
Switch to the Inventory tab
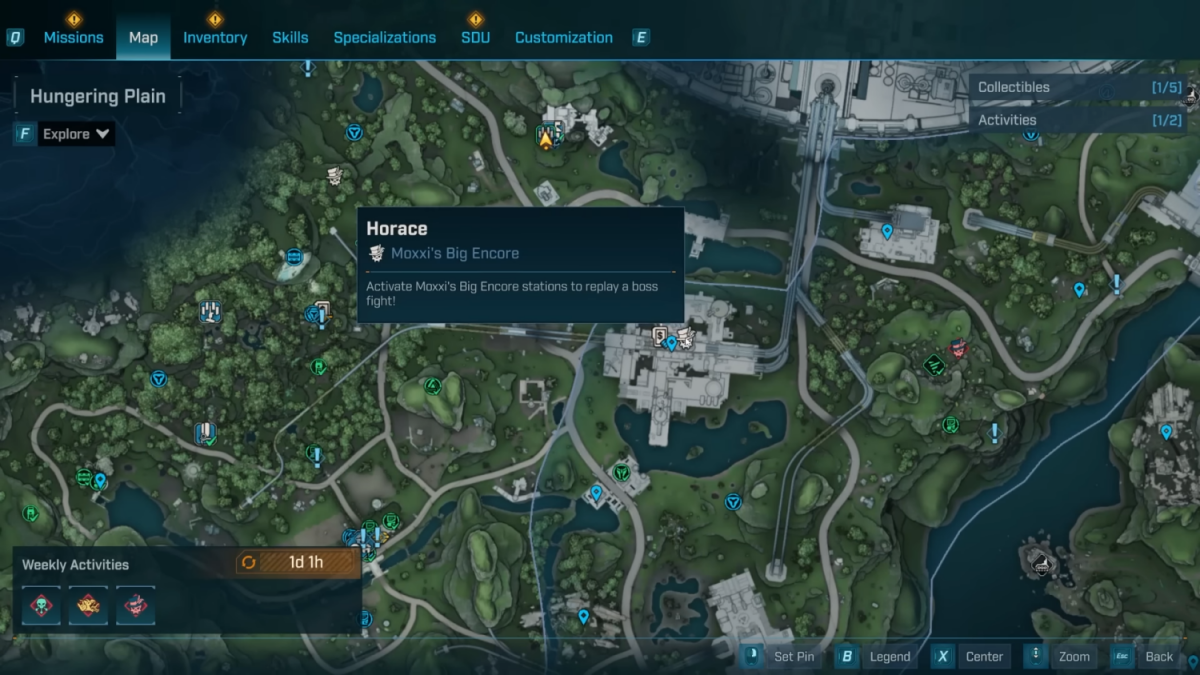214,38
